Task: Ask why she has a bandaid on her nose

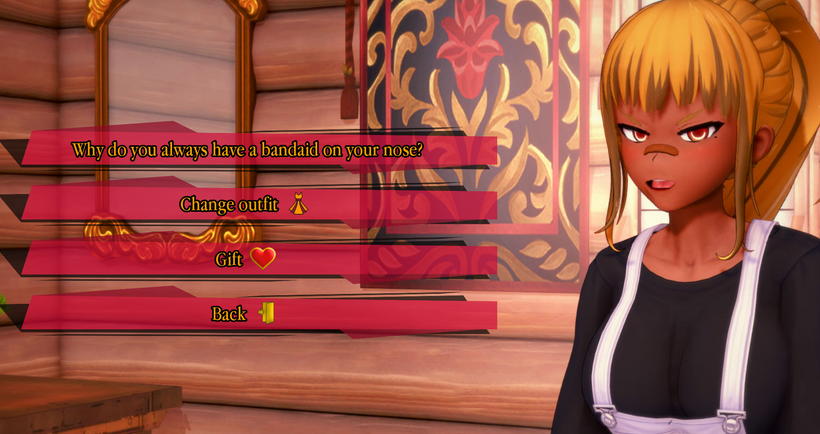Action: tap(248, 151)
